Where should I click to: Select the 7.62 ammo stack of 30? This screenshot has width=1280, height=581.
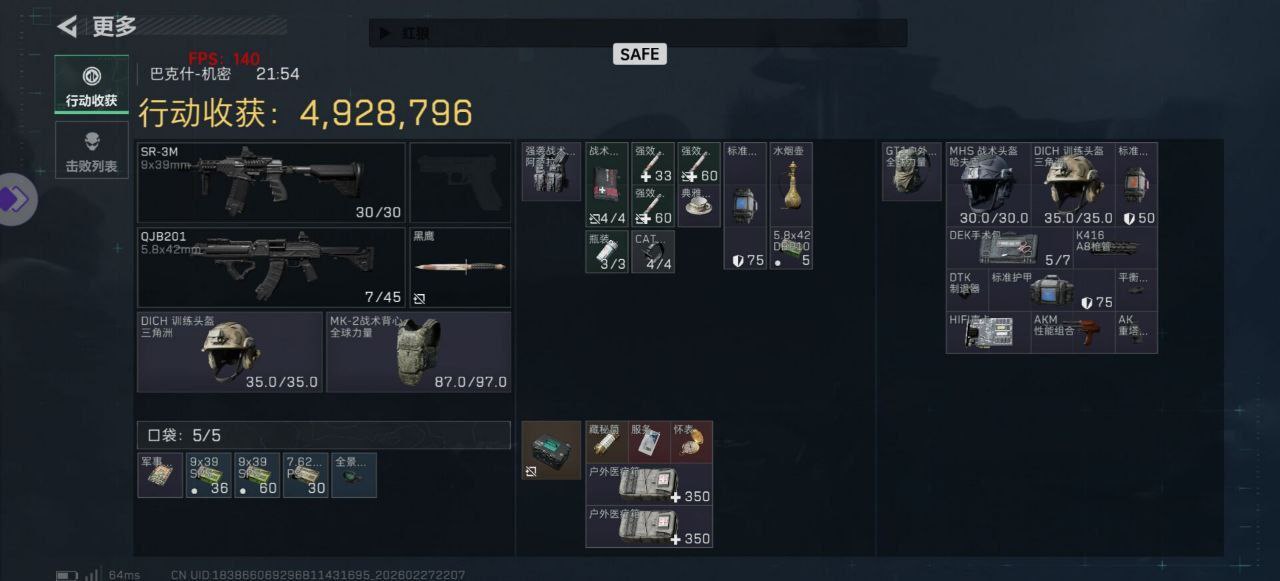[305, 475]
